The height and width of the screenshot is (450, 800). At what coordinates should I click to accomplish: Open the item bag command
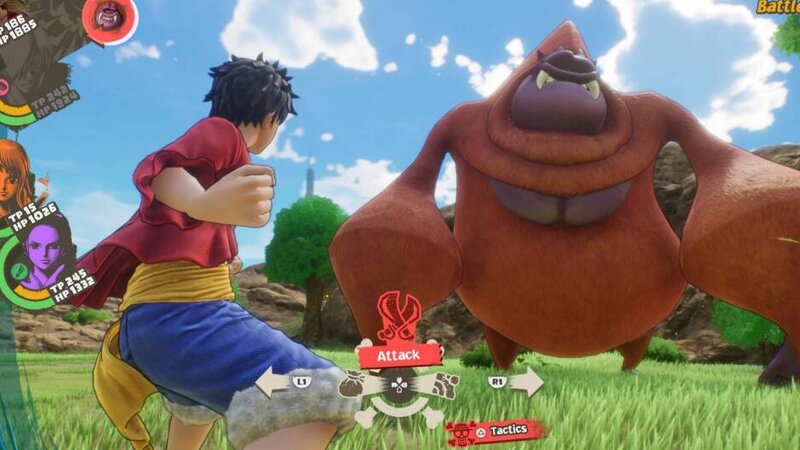pos(353,382)
